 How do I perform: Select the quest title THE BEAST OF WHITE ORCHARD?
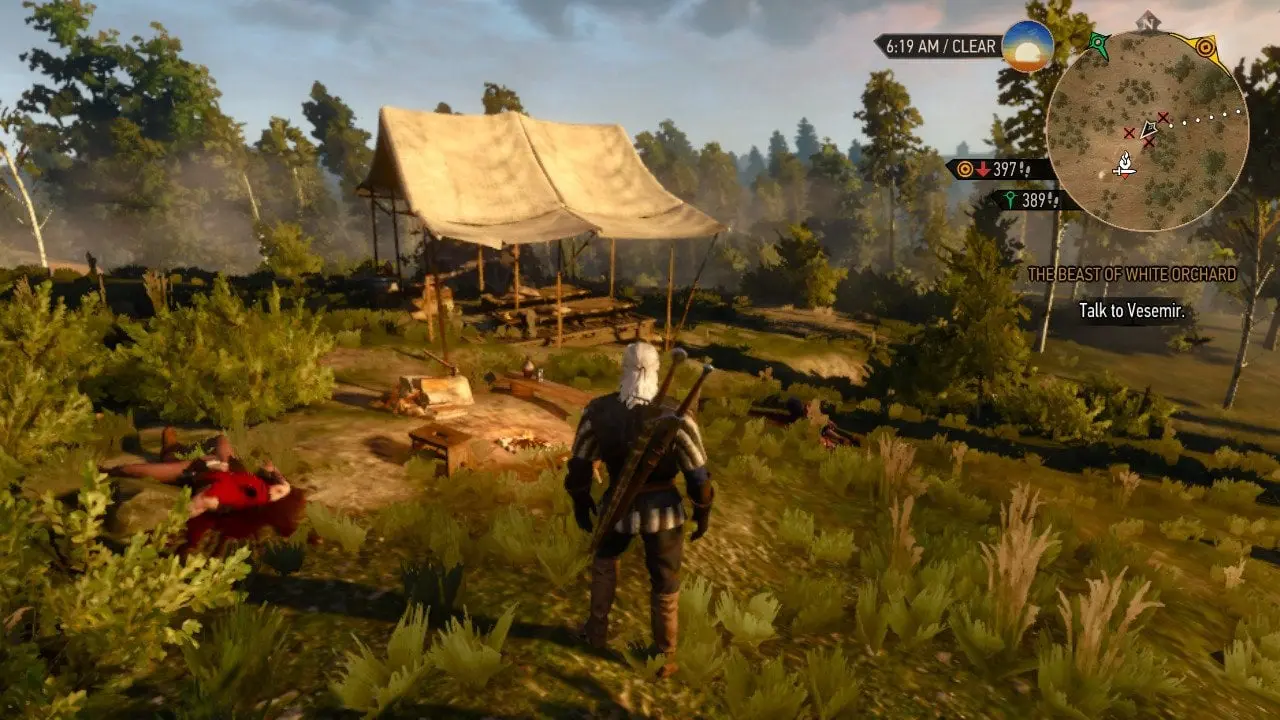(x=1135, y=273)
